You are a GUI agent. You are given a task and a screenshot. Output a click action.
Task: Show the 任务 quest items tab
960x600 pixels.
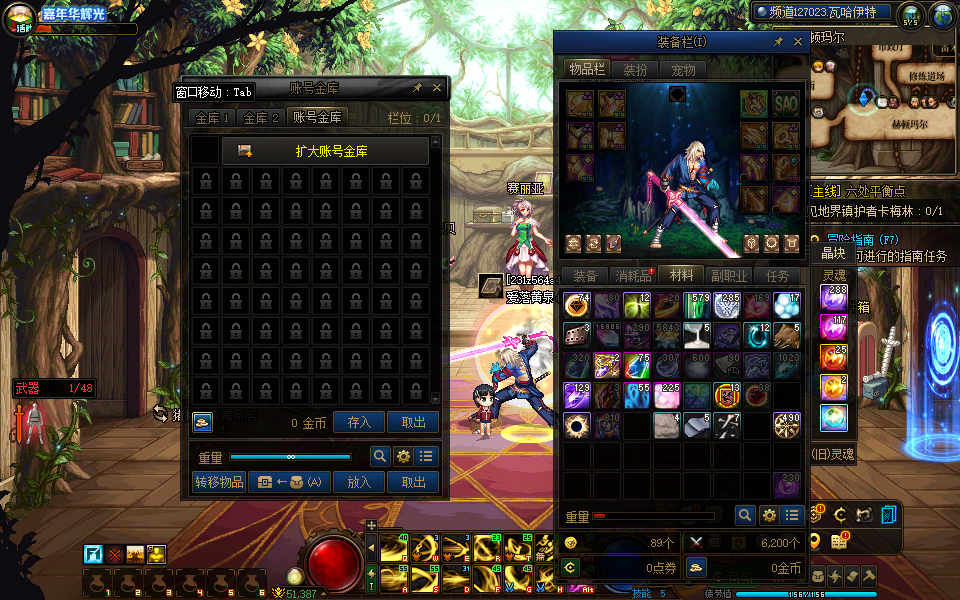coord(777,276)
